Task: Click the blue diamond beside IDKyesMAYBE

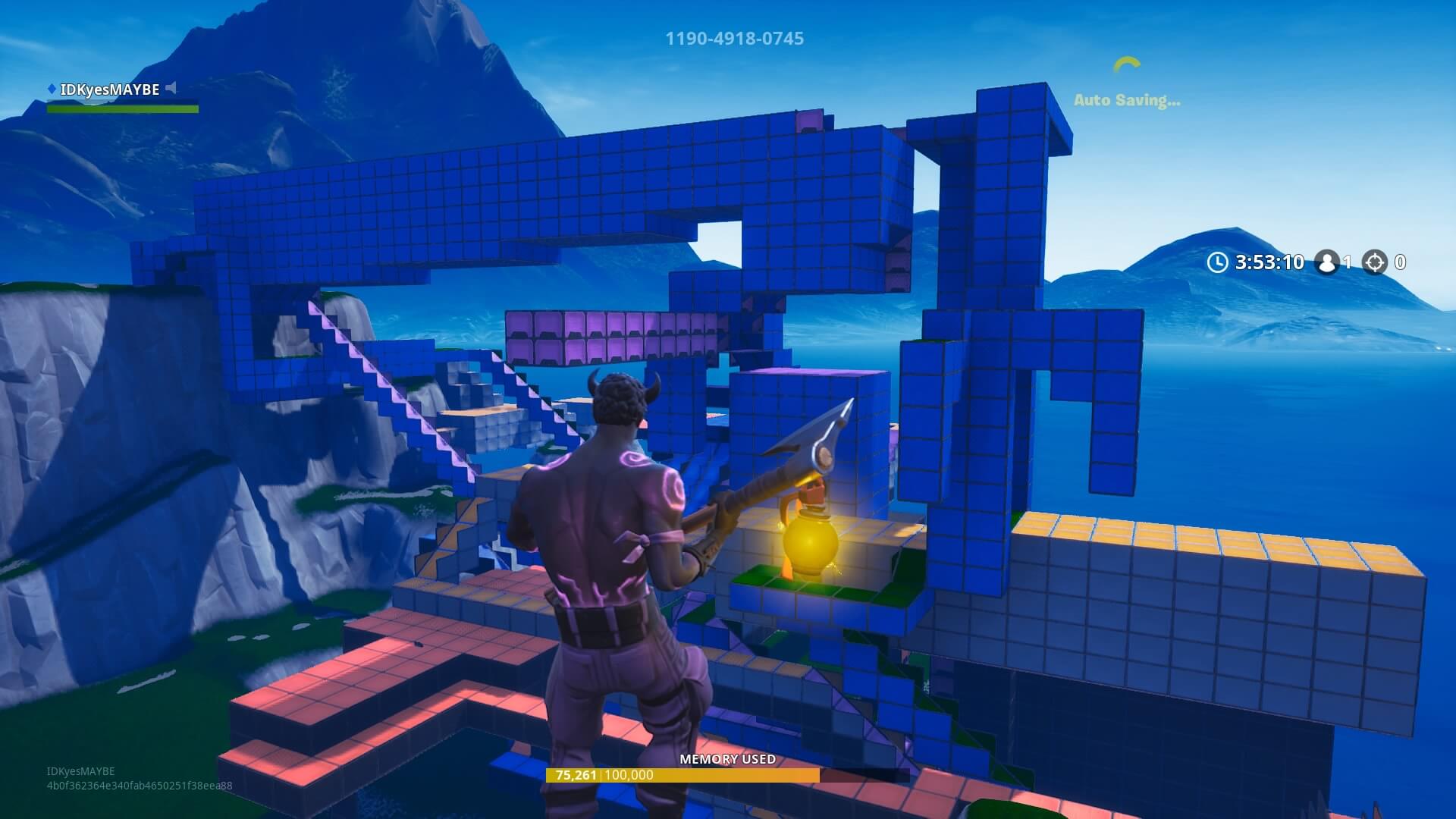Action: coord(50,88)
